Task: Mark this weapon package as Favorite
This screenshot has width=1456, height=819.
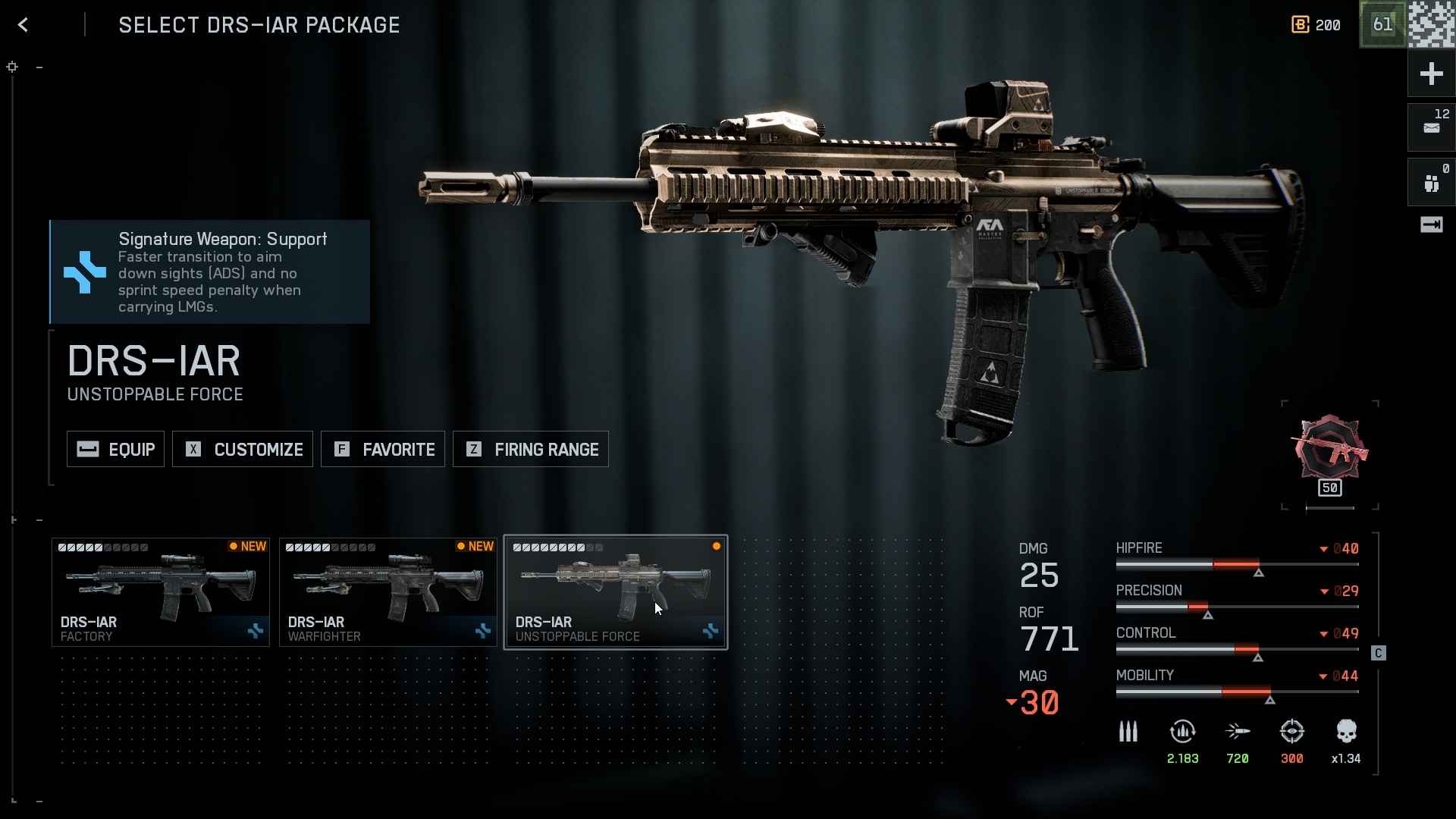Action: [383, 450]
